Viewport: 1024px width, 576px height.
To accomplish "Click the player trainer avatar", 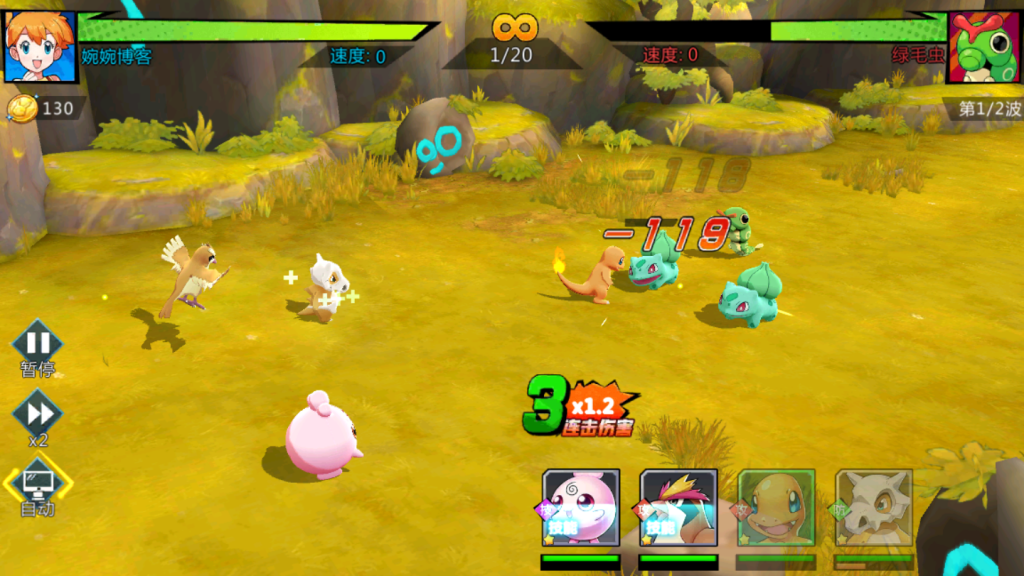I will pyautogui.click(x=40, y=46).
